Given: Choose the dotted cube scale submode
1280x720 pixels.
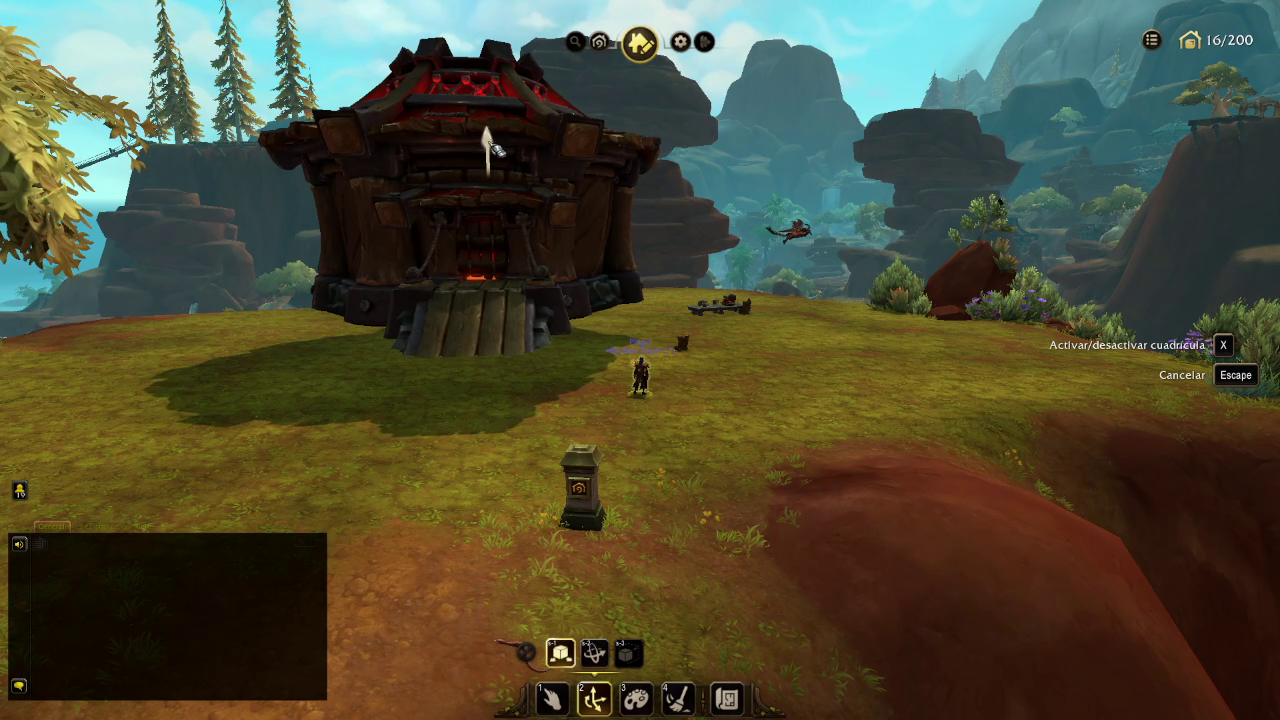Looking at the screenshot, I should [628, 653].
